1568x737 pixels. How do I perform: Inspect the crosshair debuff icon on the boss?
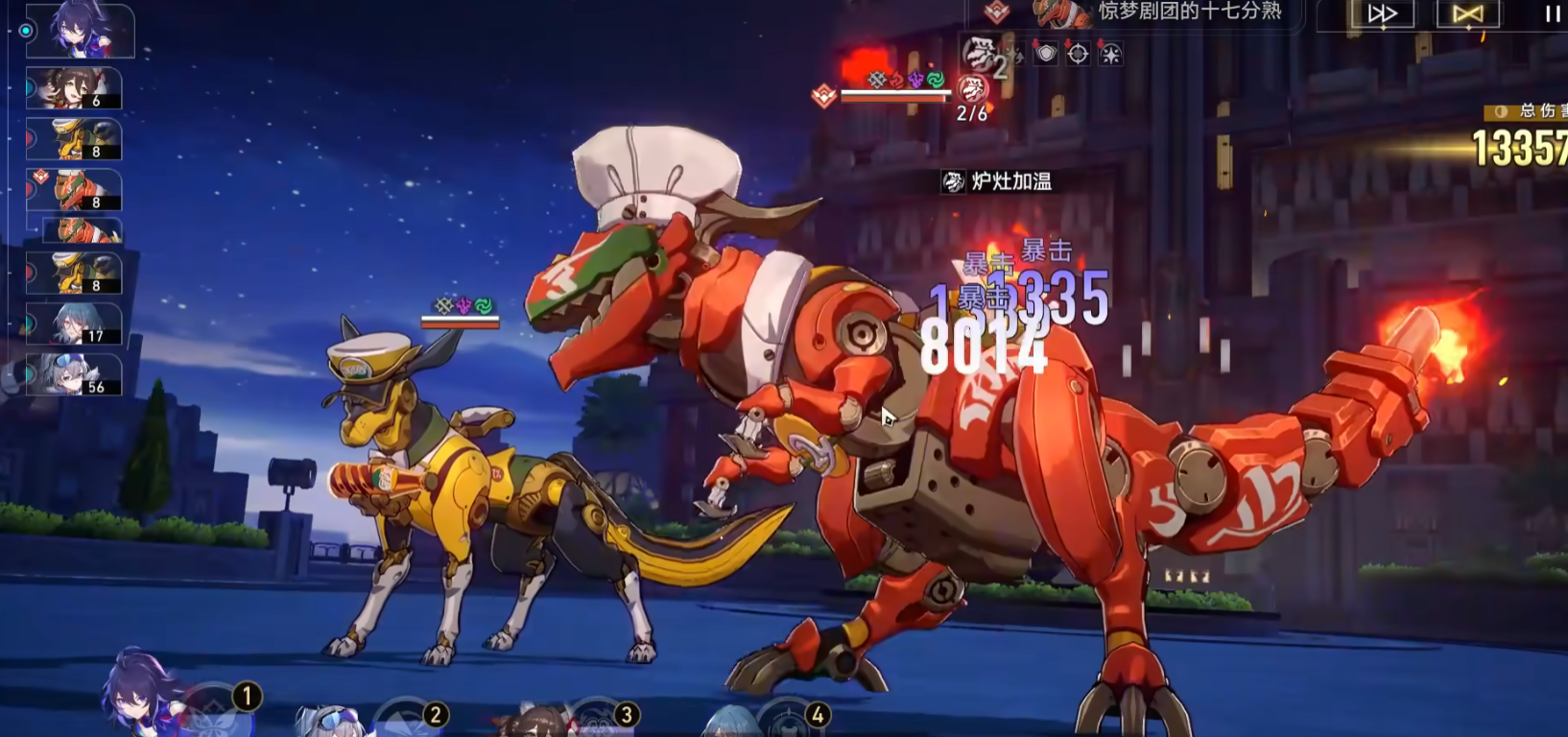coord(1078,54)
